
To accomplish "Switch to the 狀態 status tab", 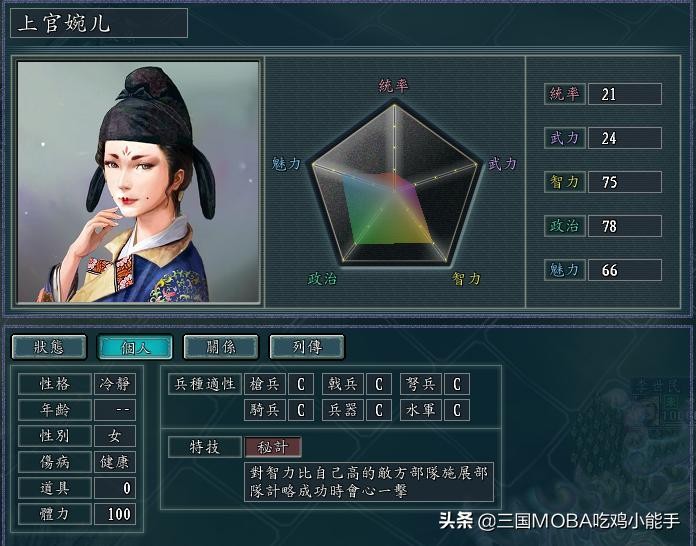I will [49, 347].
